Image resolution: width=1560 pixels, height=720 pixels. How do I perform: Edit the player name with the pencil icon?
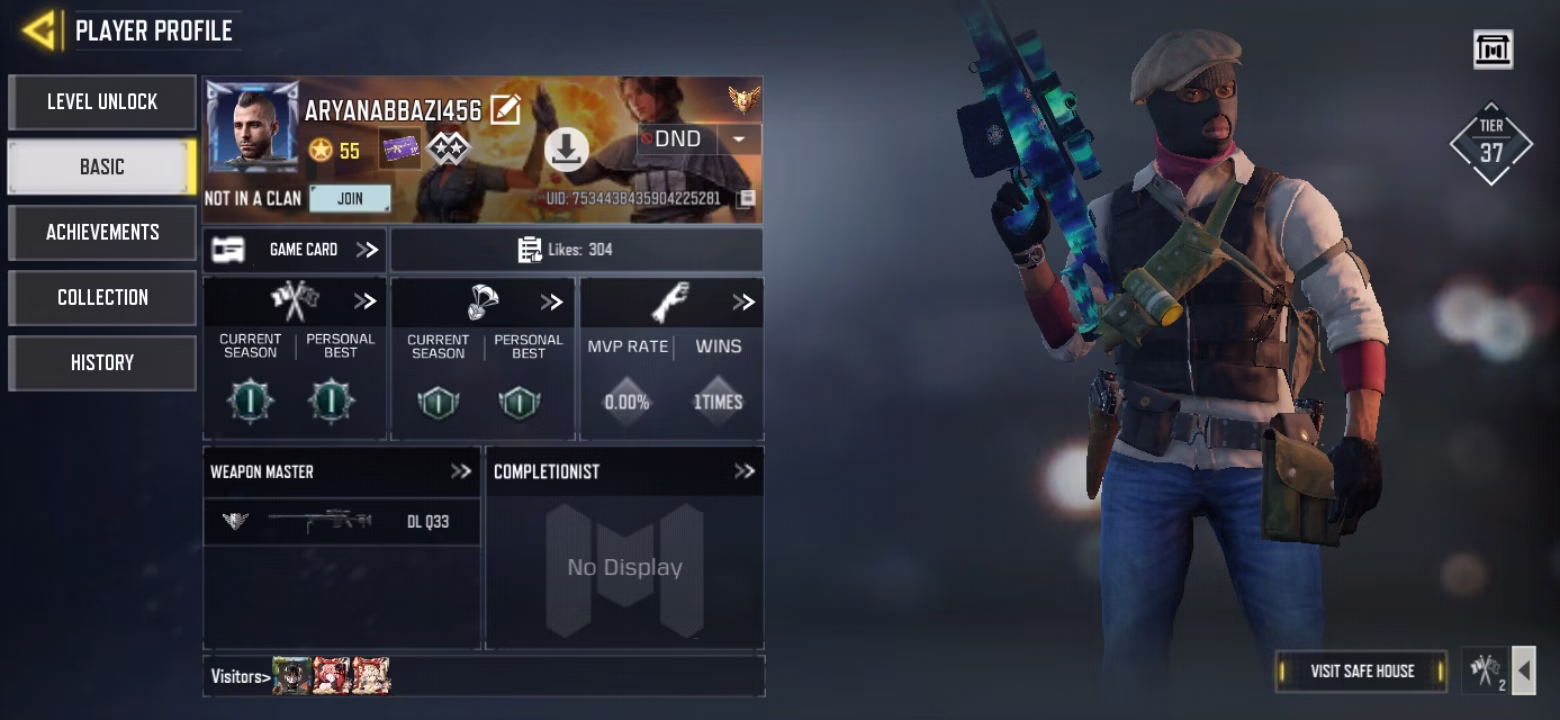coord(505,109)
